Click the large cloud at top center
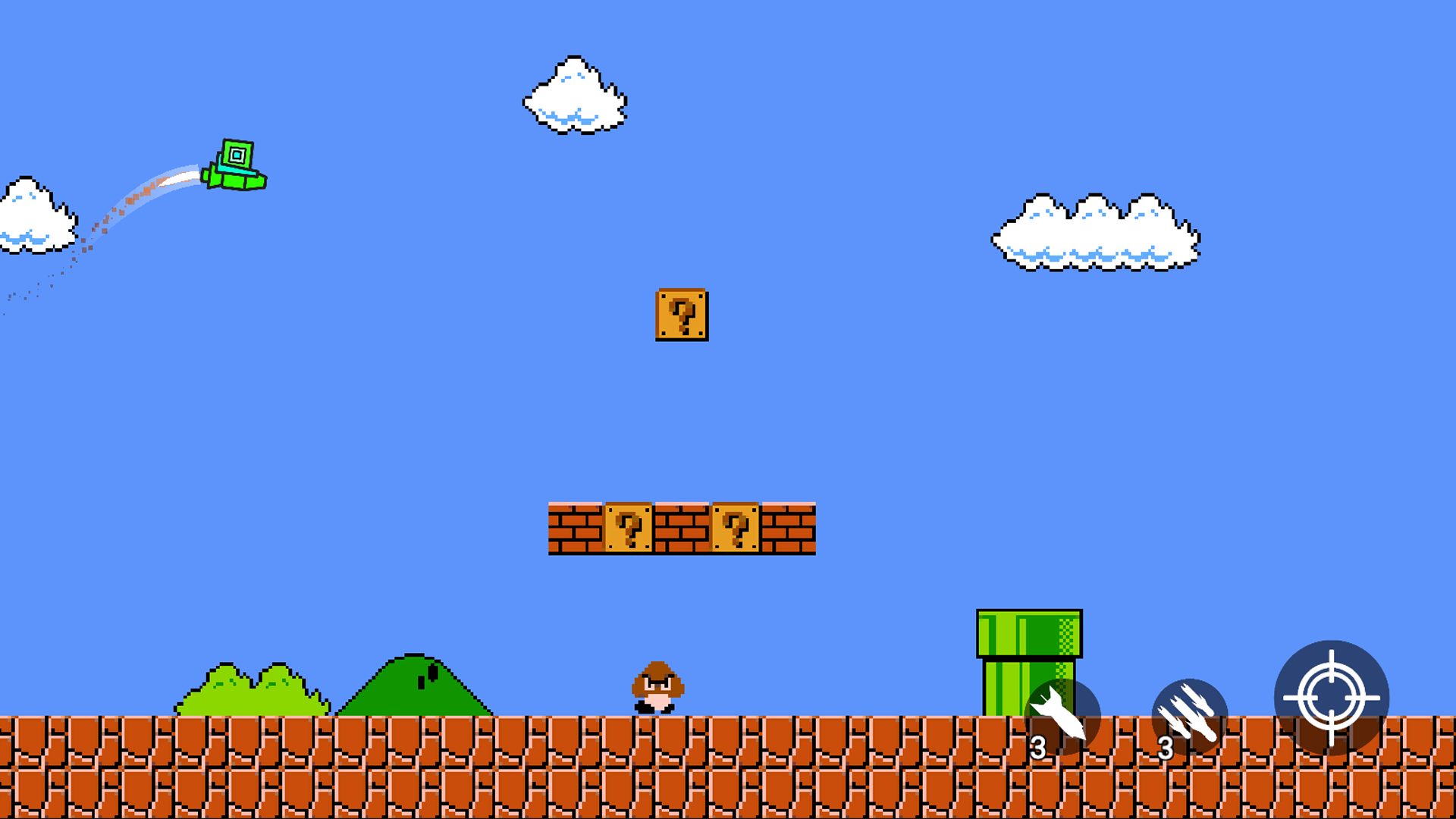The image size is (1456, 819). (x=574, y=95)
